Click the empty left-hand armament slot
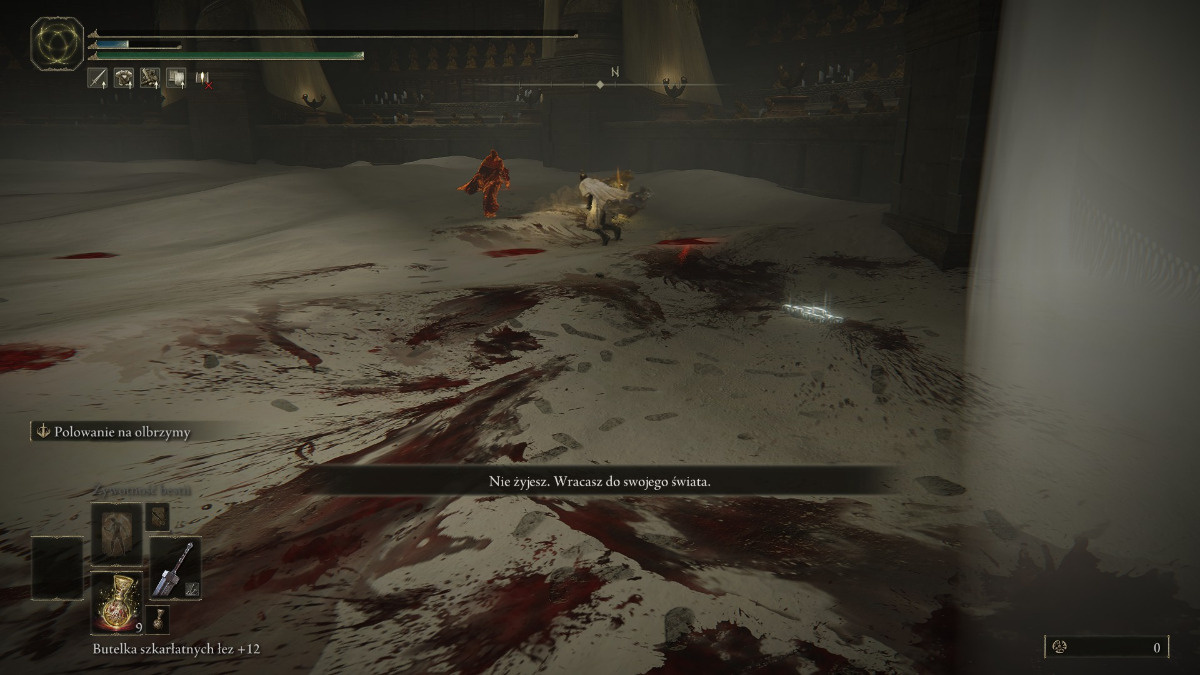Viewport: 1200px width, 675px height. click(57, 568)
